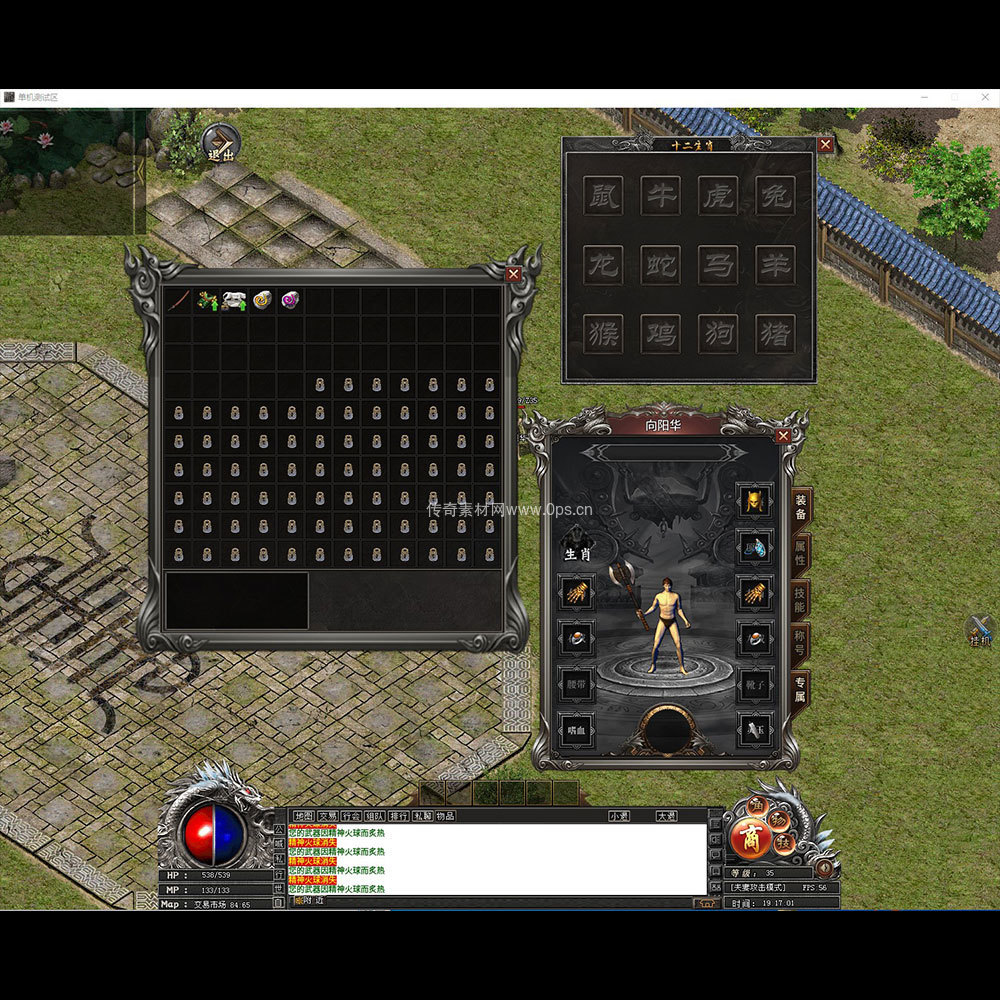Show the 称号 titles tab
The width and height of the screenshot is (1000, 1000).
click(801, 644)
